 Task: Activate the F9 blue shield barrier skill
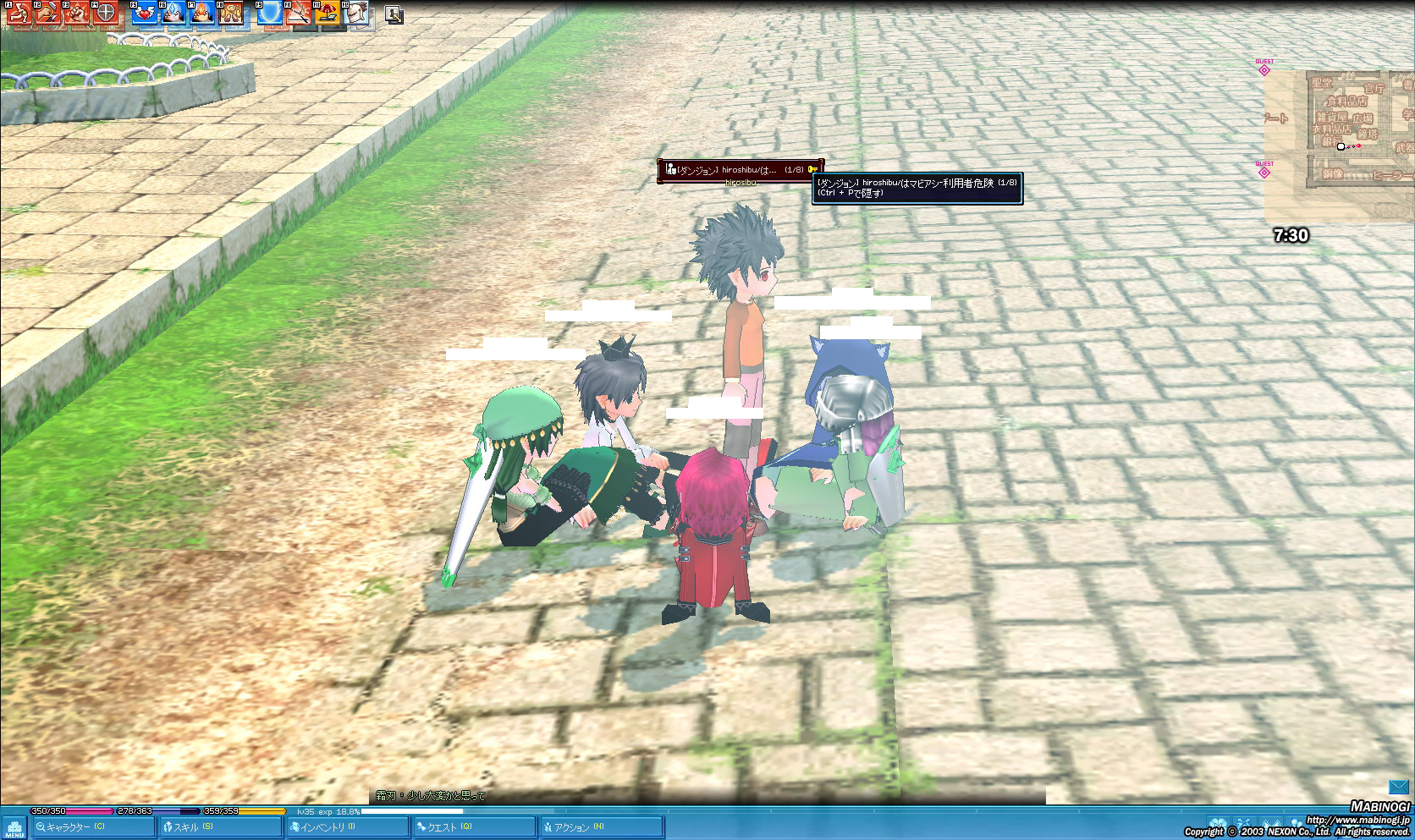(x=270, y=13)
